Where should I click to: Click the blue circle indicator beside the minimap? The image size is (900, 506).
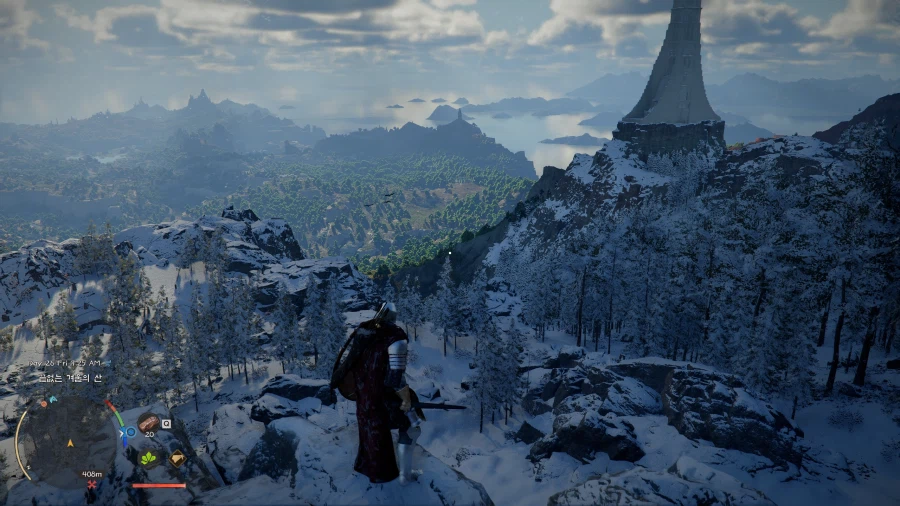click(130, 432)
